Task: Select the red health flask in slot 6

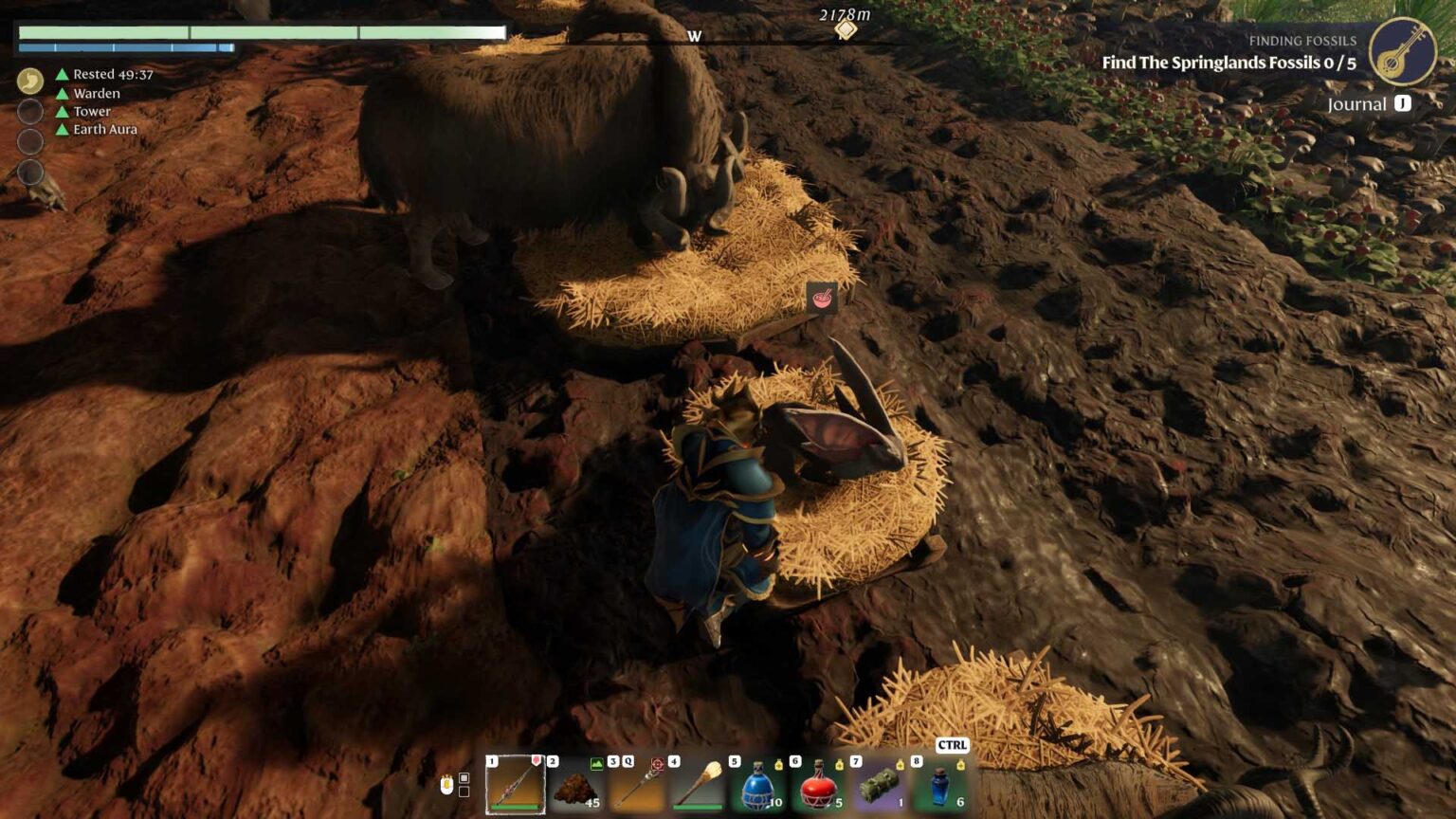Action: click(x=817, y=789)
